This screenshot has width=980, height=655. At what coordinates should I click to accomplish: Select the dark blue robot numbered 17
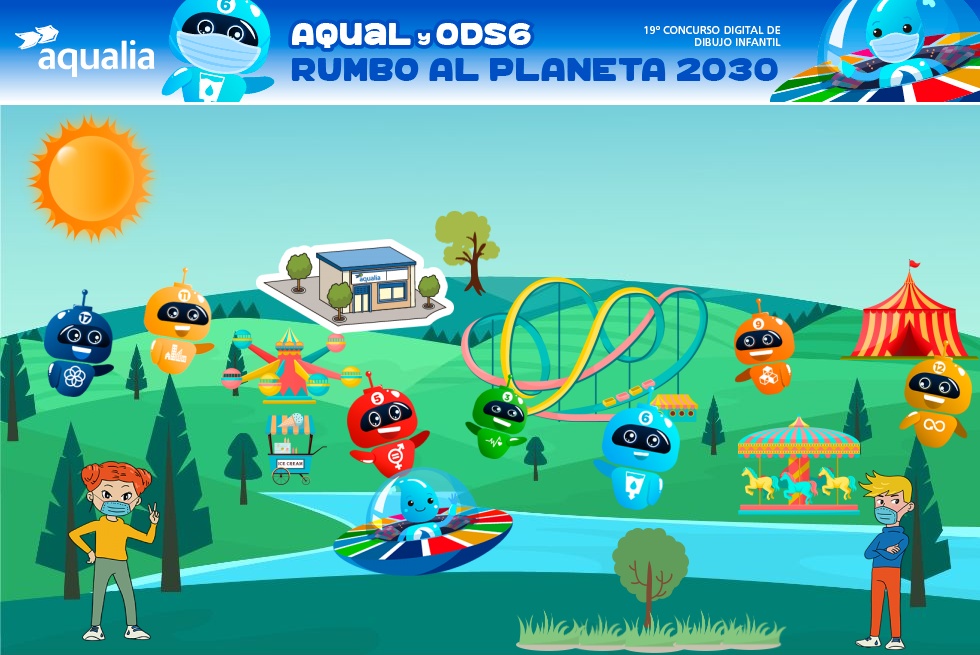pyautogui.click(x=78, y=346)
